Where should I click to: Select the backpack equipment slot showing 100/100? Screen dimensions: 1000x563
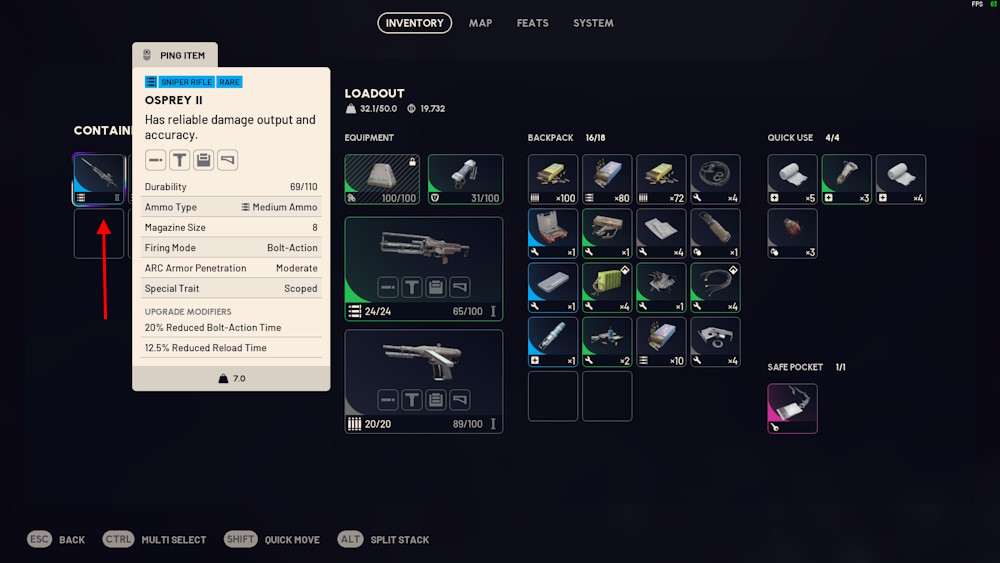point(381,179)
